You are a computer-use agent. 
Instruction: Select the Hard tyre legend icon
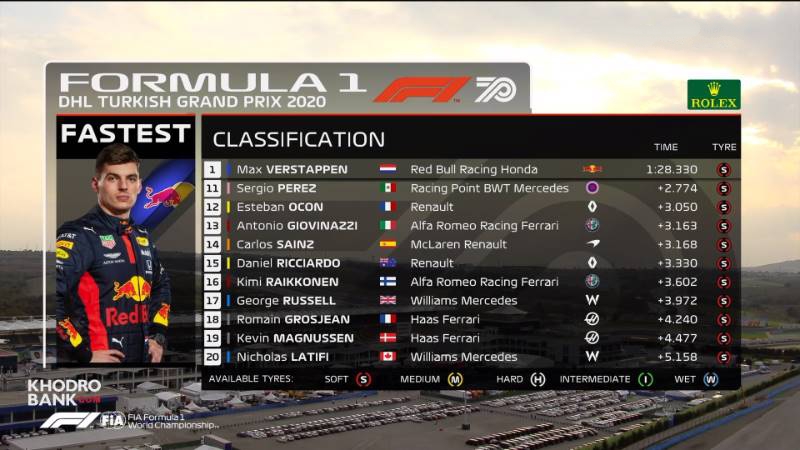click(538, 379)
